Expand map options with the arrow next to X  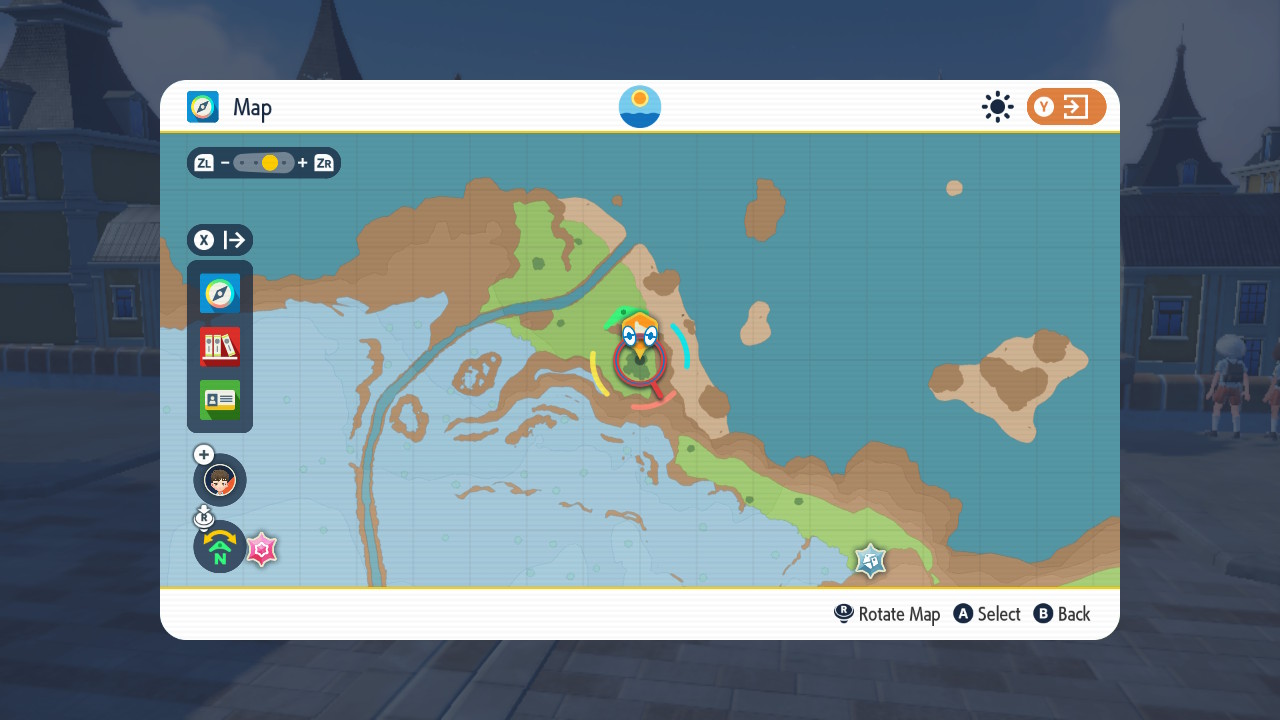point(234,240)
